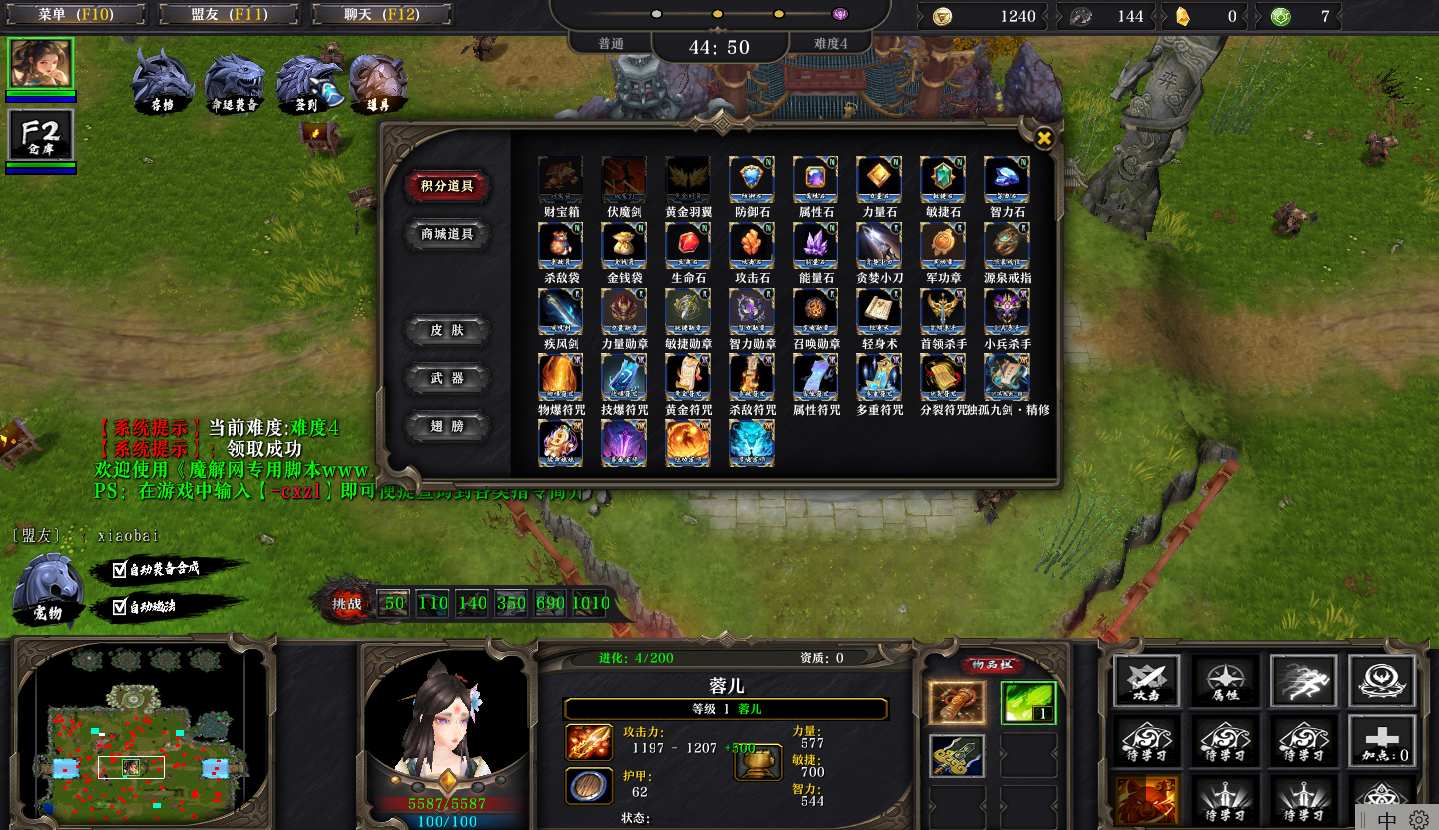Select the 黄金符咒 talisman item

pos(688,377)
